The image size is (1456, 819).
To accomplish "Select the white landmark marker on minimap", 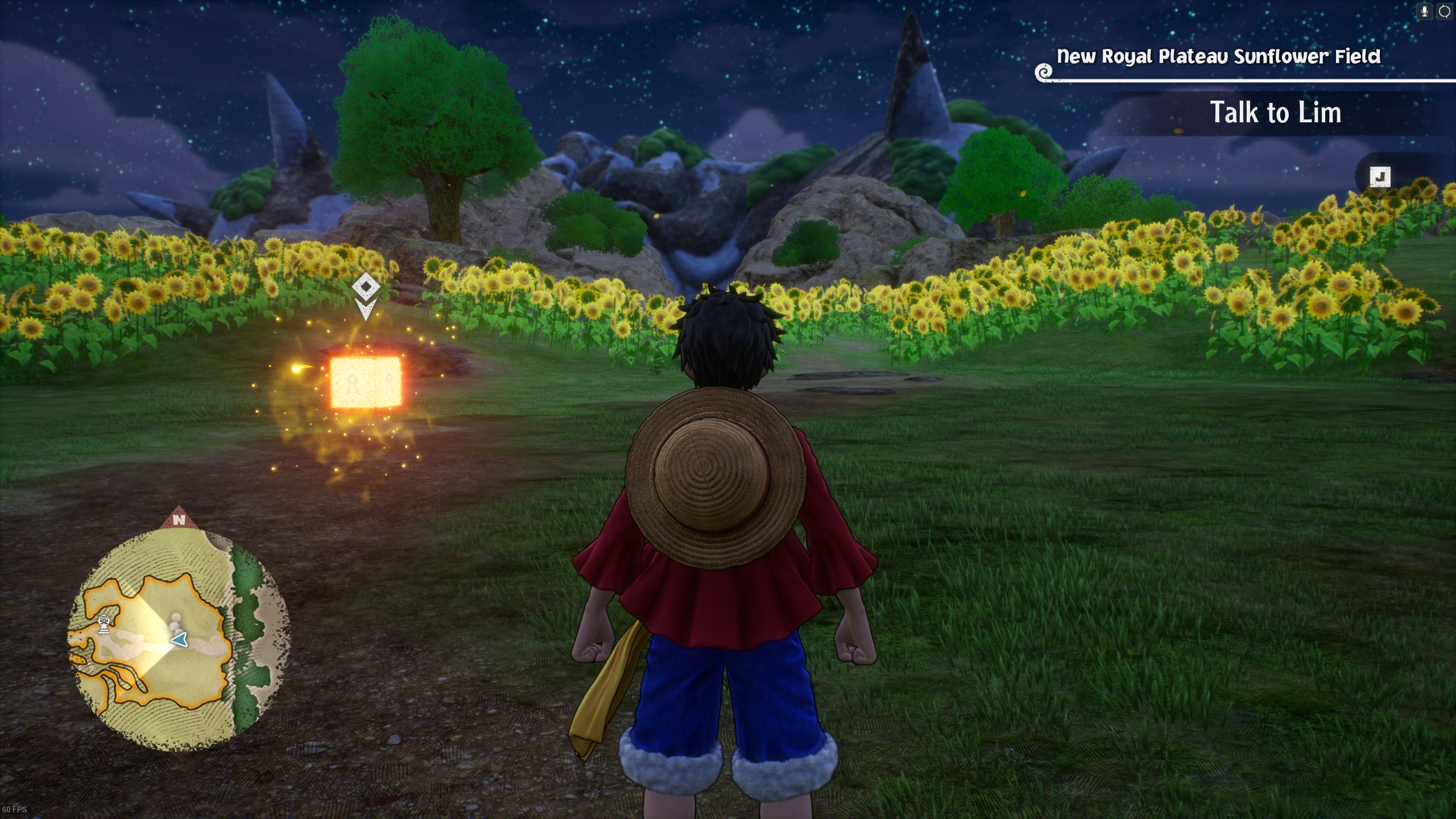I will [x=104, y=624].
